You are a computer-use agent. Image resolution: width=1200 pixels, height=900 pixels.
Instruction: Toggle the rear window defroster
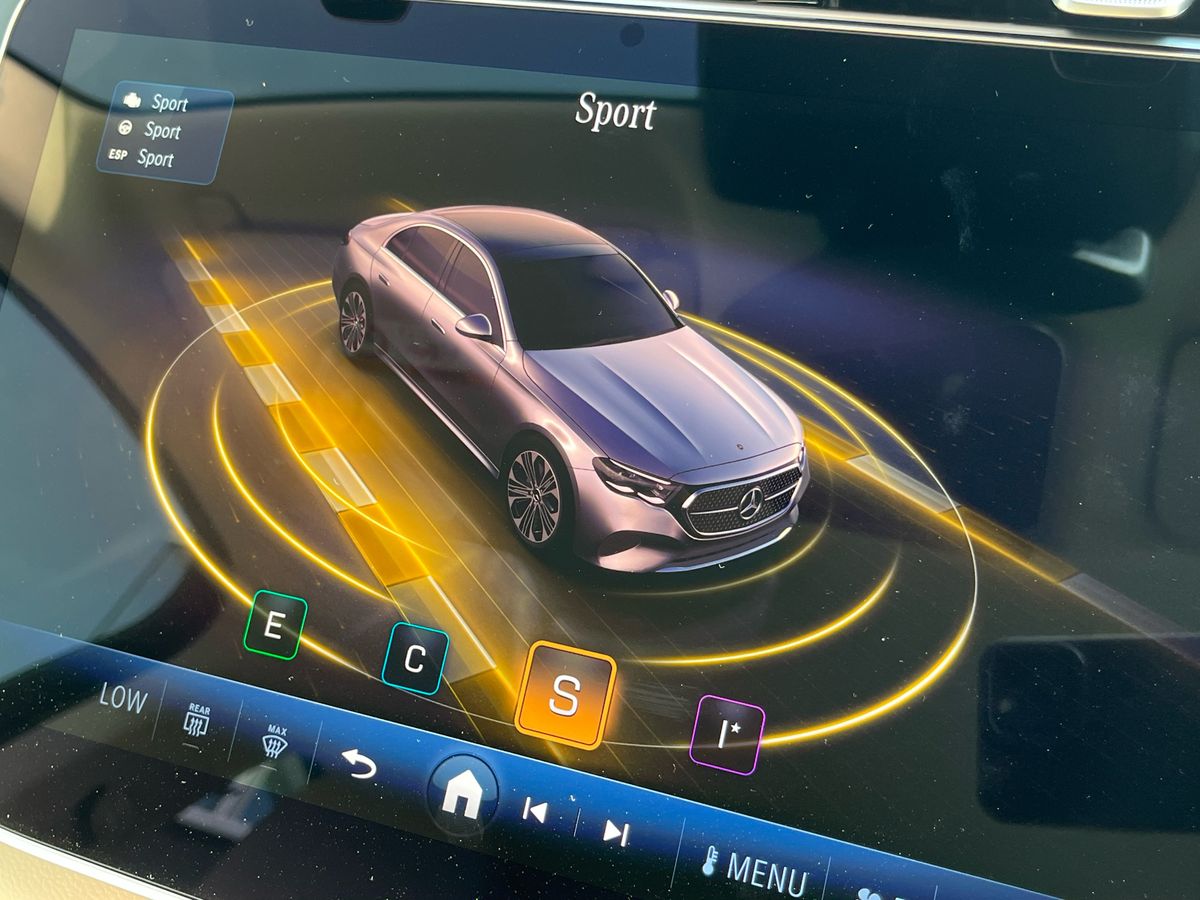click(196, 720)
